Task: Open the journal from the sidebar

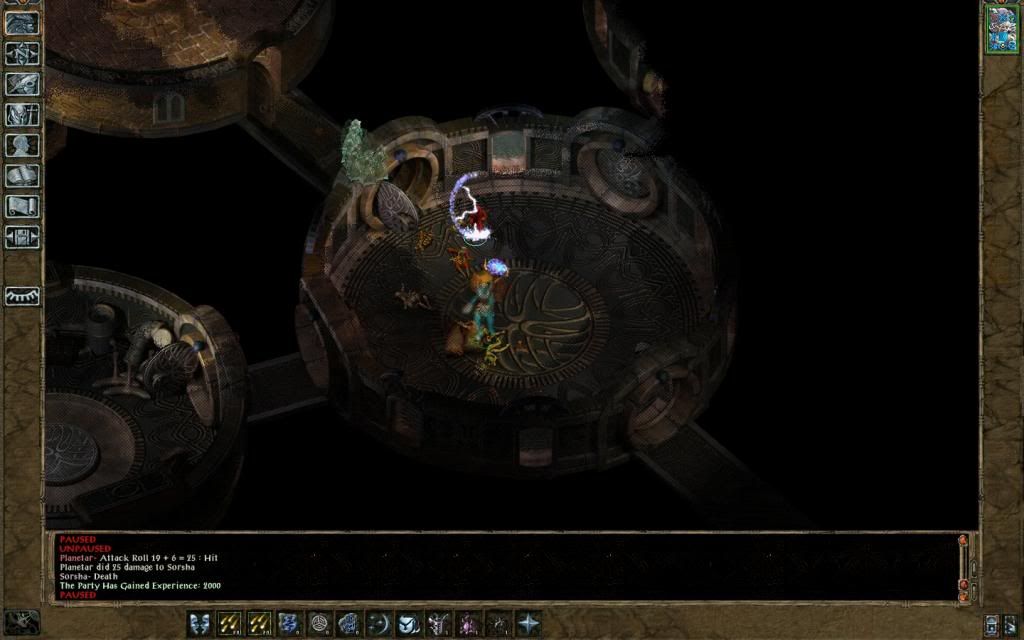Action: [22, 84]
